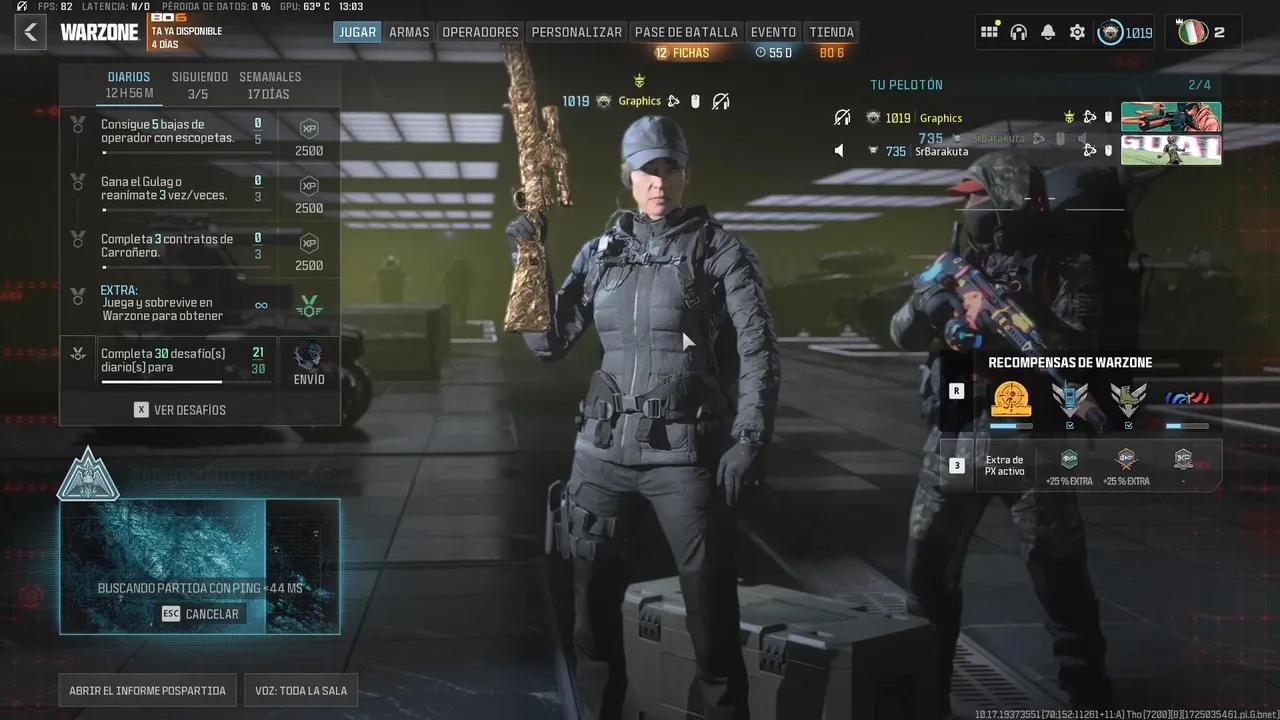Select the gold aim reward medallion in Recompensas

1011,399
